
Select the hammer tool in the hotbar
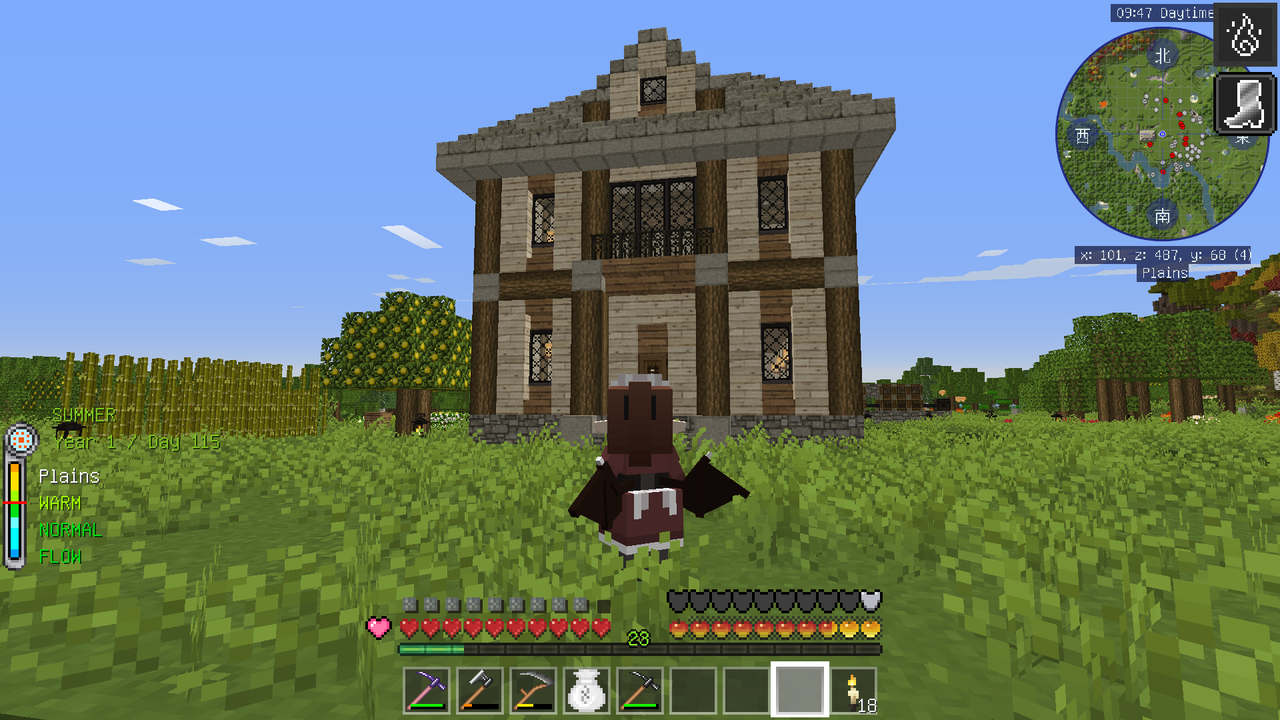(479, 688)
